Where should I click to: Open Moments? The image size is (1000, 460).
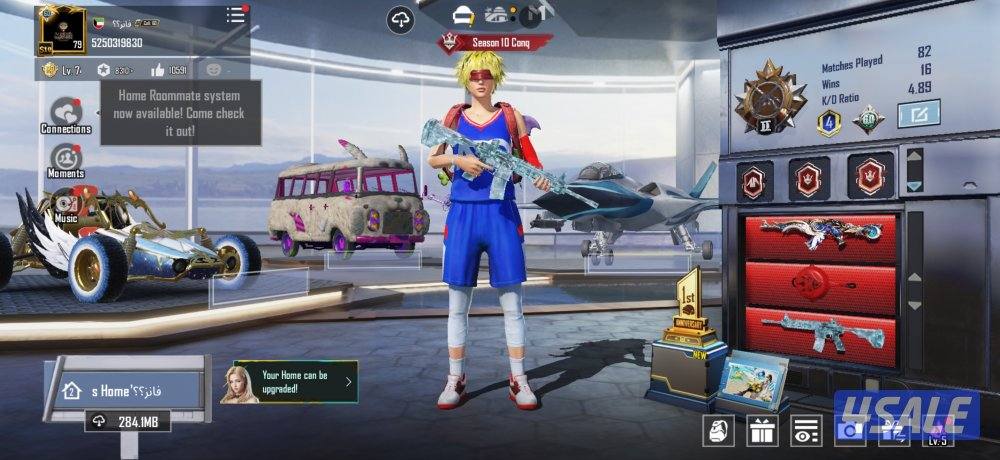(x=66, y=160)
